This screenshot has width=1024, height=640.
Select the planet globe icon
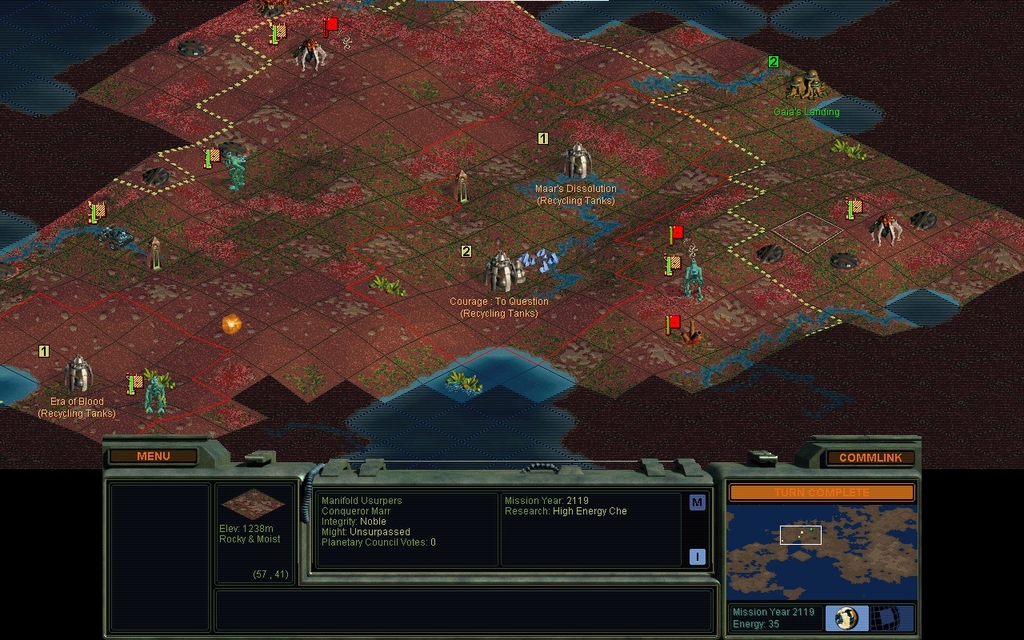847,617
